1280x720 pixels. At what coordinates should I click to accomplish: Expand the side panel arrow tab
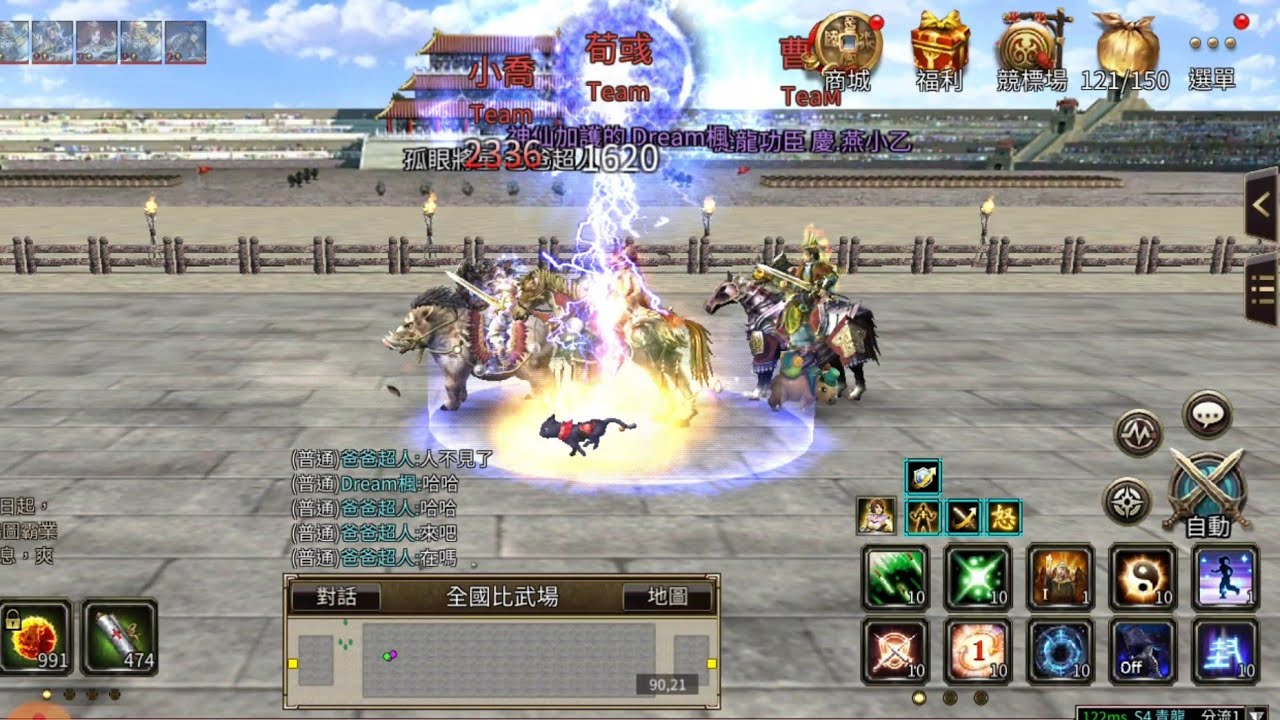1261,205
